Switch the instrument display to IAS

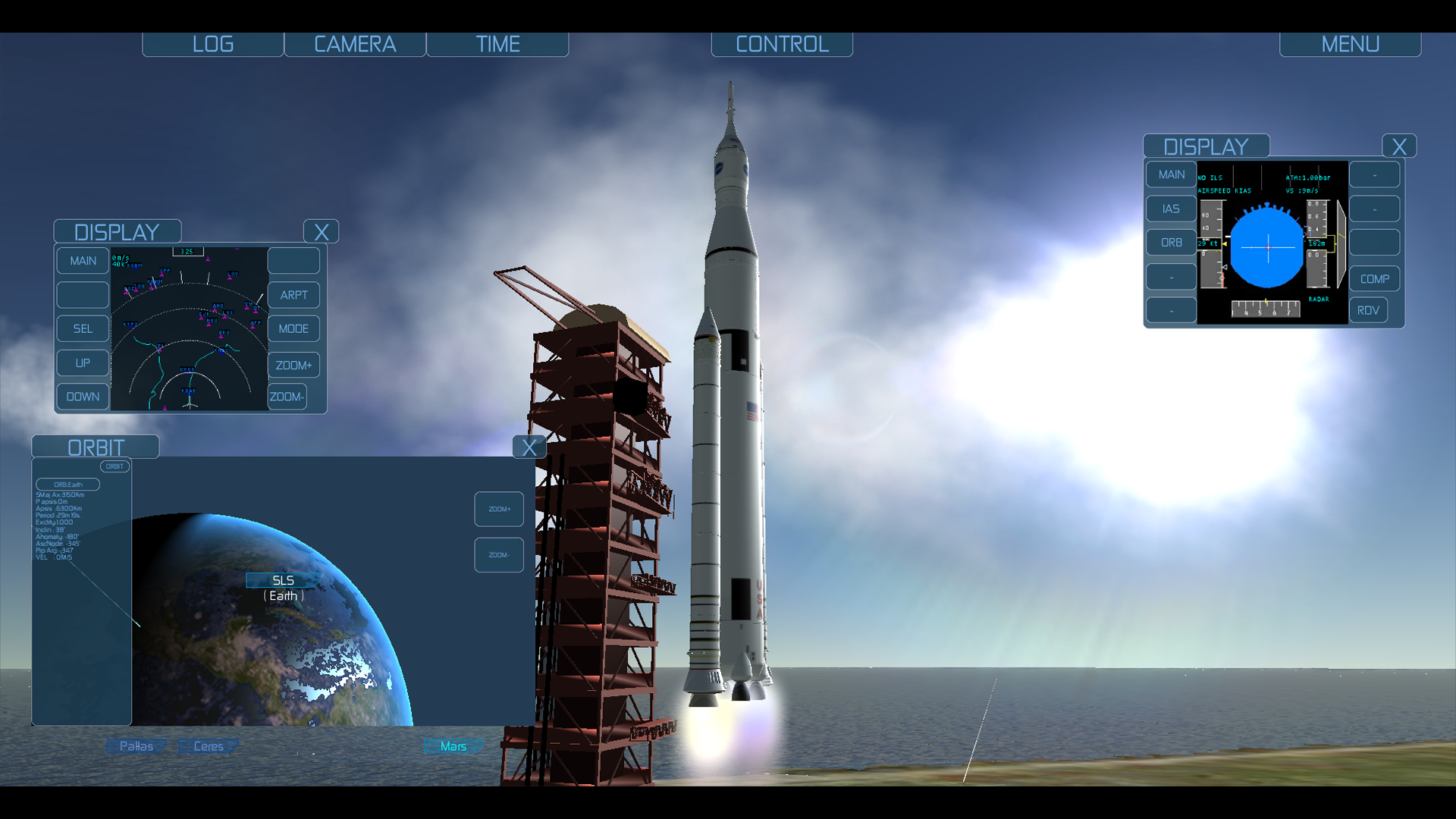[1171, 209]
